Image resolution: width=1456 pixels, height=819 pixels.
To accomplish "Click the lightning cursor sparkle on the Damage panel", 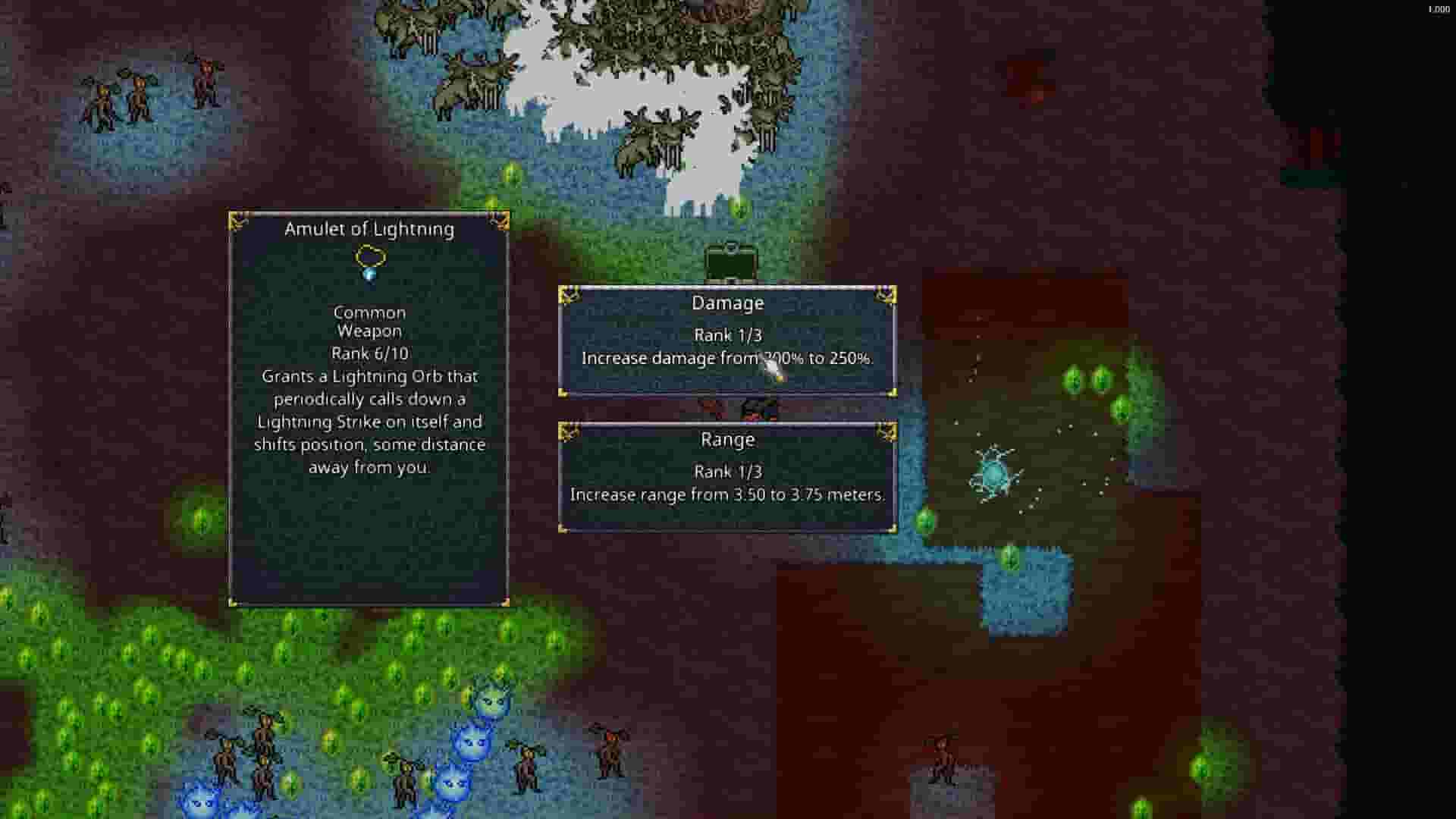I will (770, 372).
